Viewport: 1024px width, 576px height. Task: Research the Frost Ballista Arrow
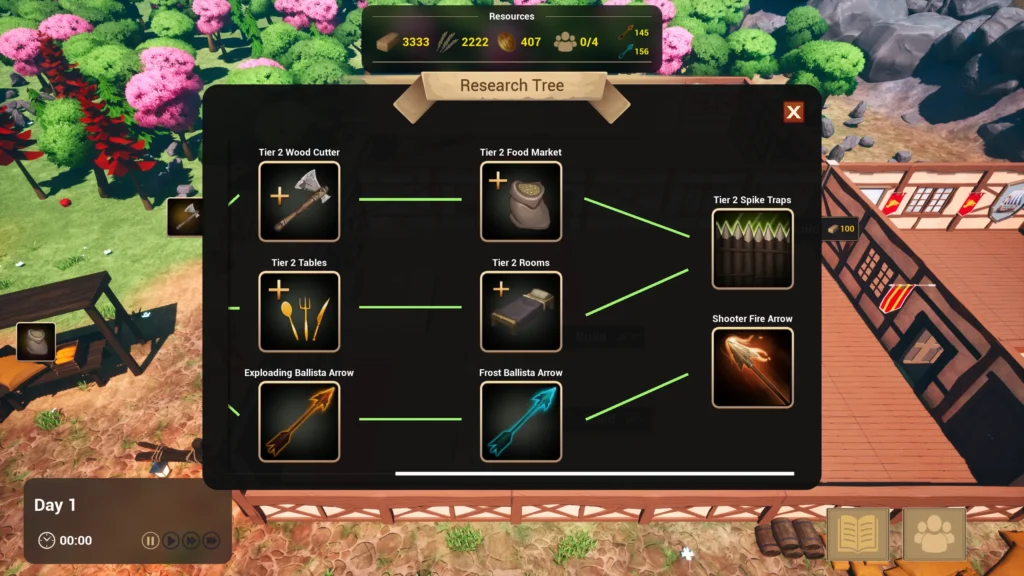coord(520,422)
